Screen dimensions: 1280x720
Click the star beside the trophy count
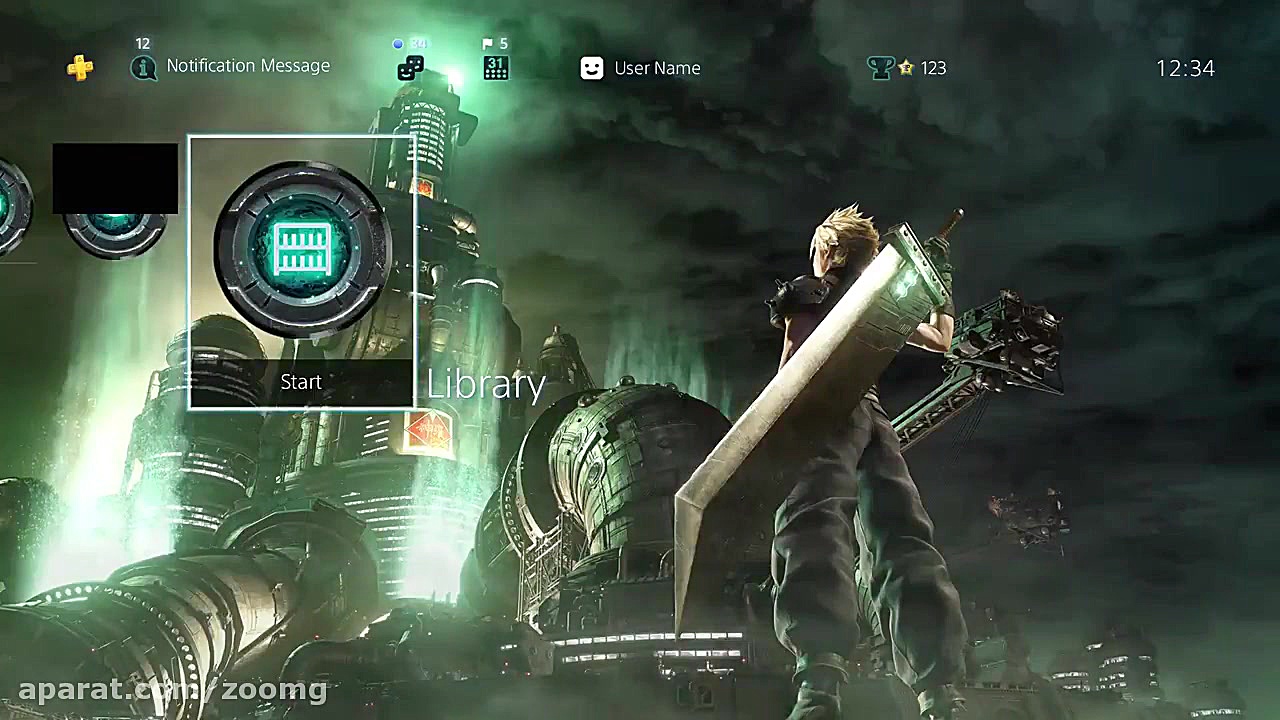click(907, 68)
